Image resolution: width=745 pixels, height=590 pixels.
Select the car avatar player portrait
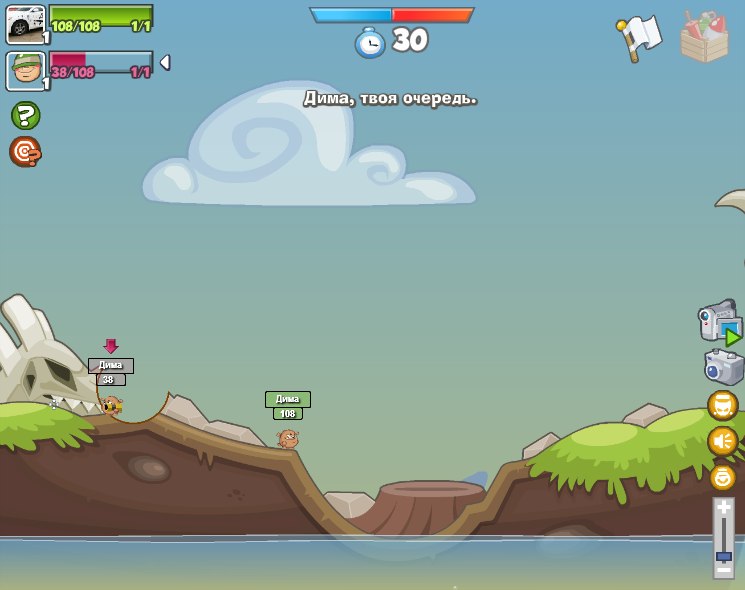26,24
